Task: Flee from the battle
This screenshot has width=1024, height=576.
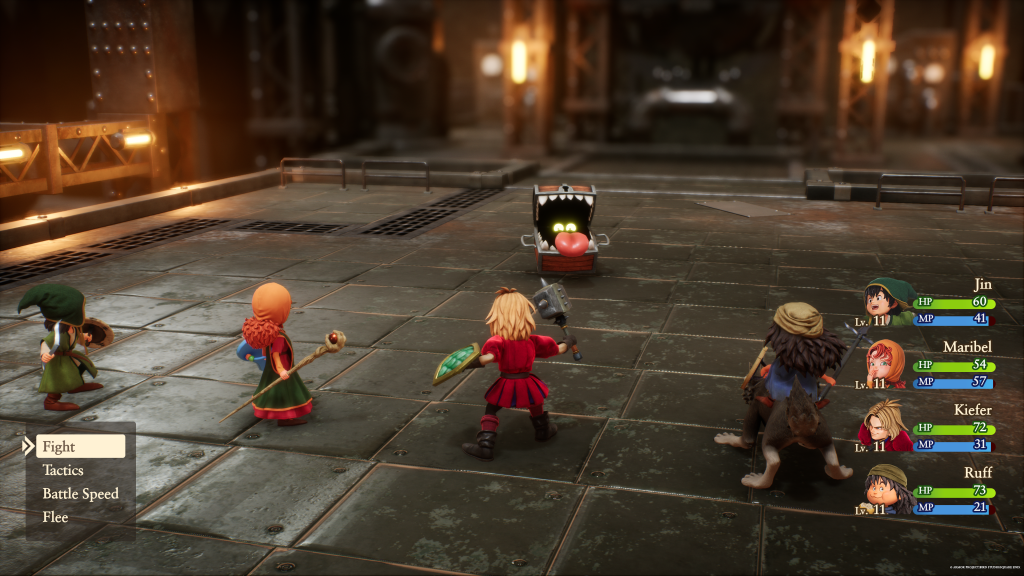Action: coord(56,517)
